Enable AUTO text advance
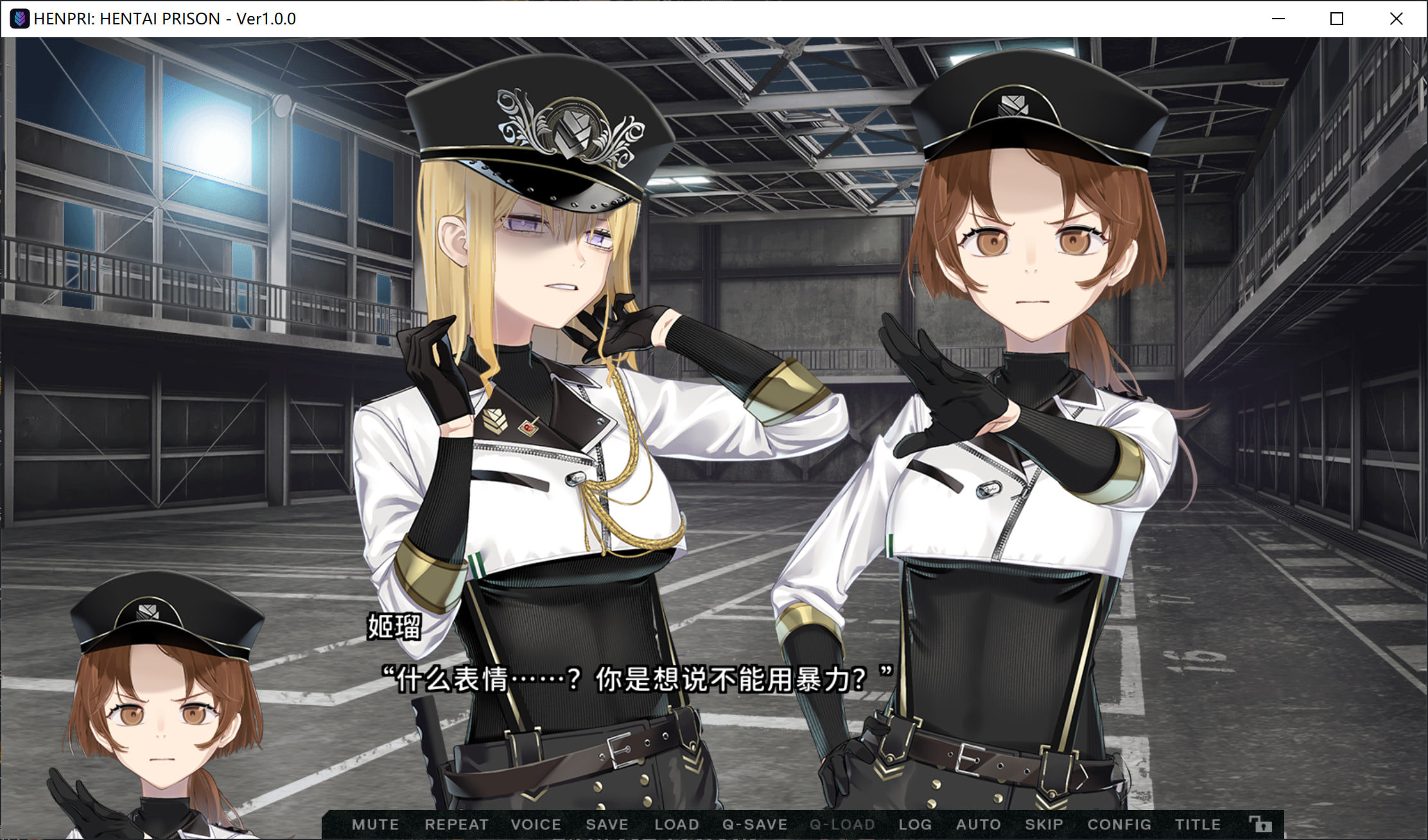 coord(979,825)
